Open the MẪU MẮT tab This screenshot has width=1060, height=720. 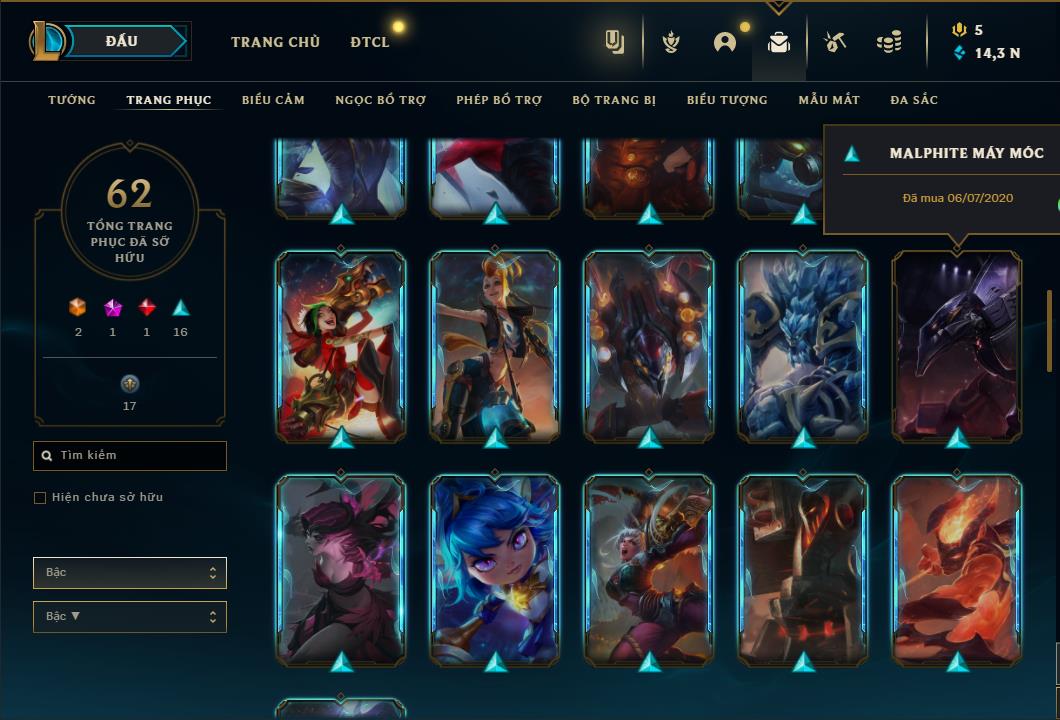[829, 100]
